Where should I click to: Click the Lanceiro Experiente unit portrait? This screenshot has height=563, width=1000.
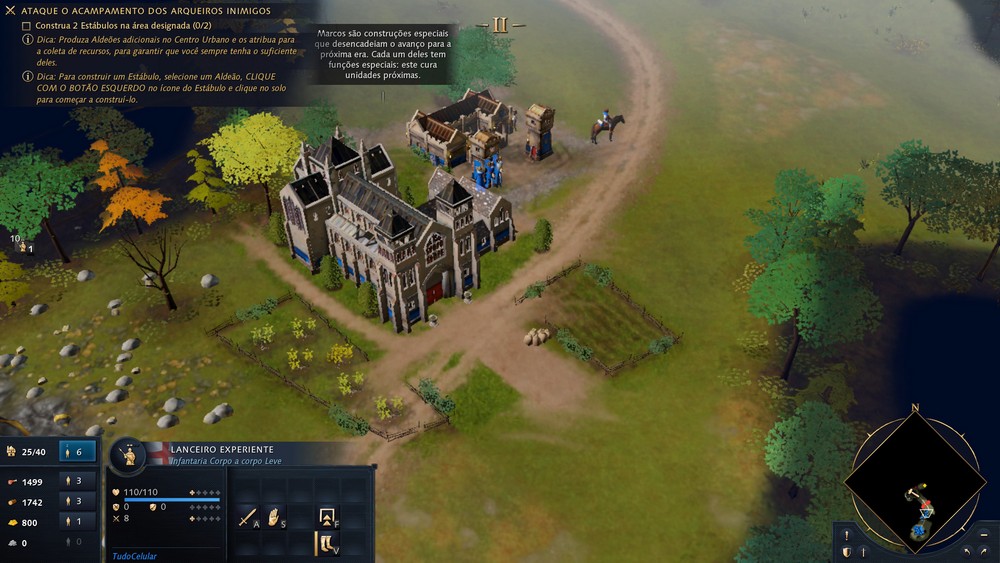click(x=129, y=456)
